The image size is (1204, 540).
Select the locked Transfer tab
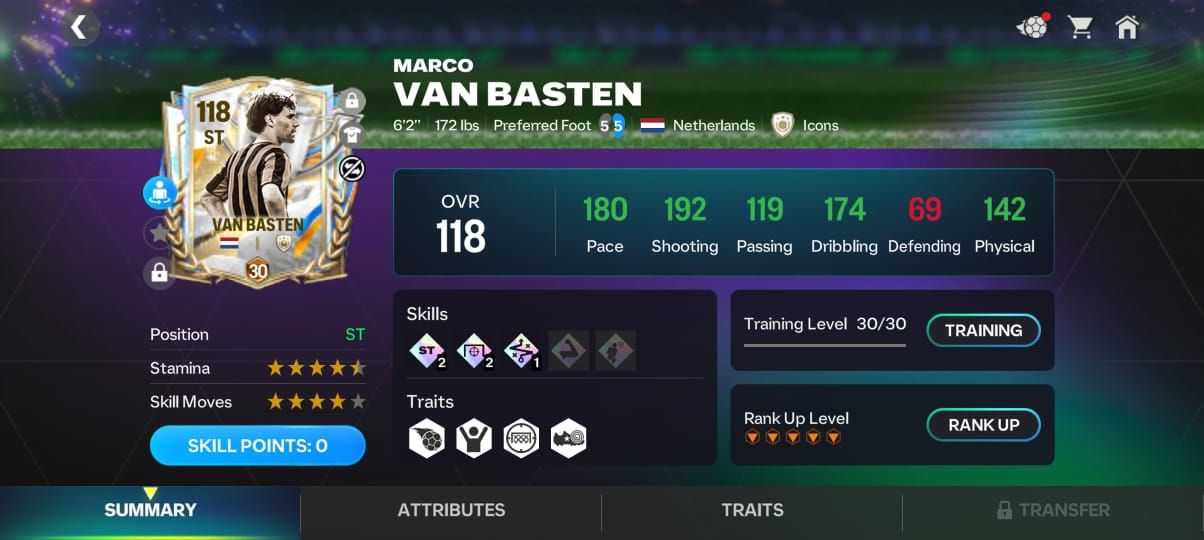(1053, 510)
